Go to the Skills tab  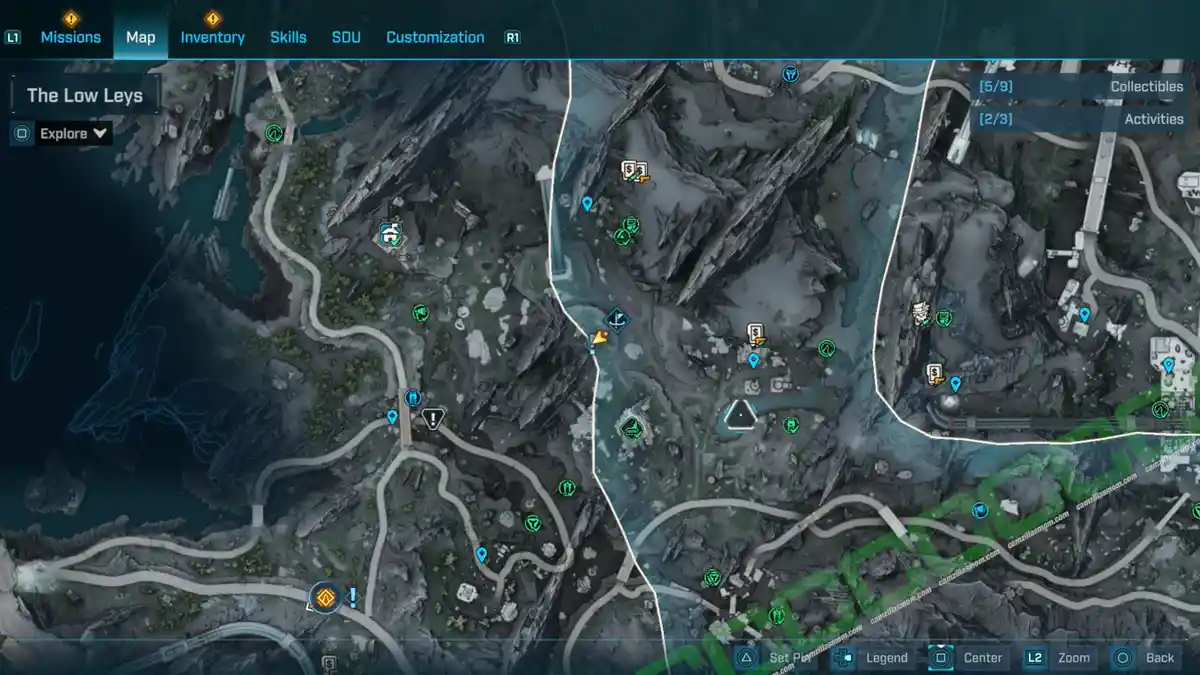288,37
